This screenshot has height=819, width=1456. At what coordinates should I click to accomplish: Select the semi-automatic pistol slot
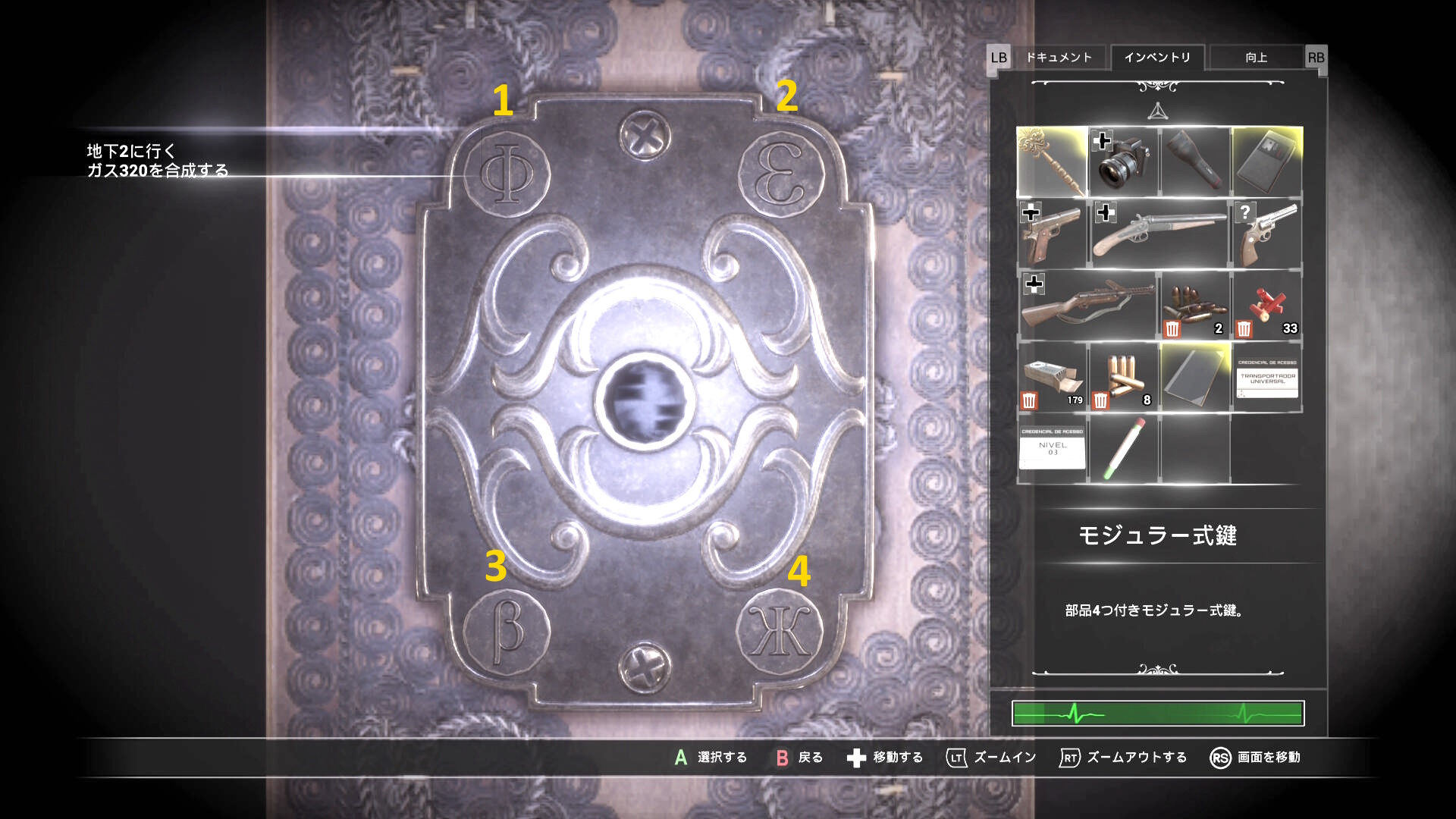click(1052, 234)
